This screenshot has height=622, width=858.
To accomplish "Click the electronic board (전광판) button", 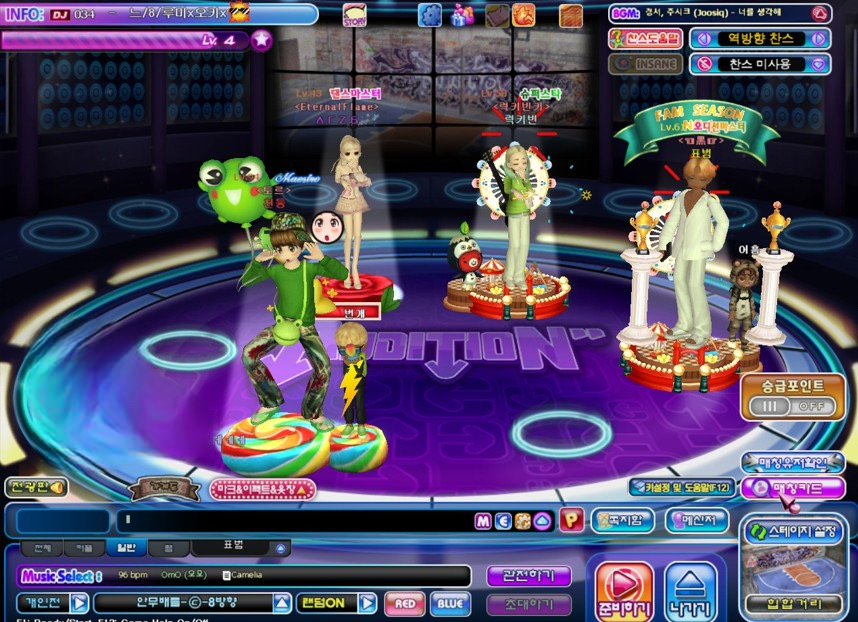I will tap(34, 488).
